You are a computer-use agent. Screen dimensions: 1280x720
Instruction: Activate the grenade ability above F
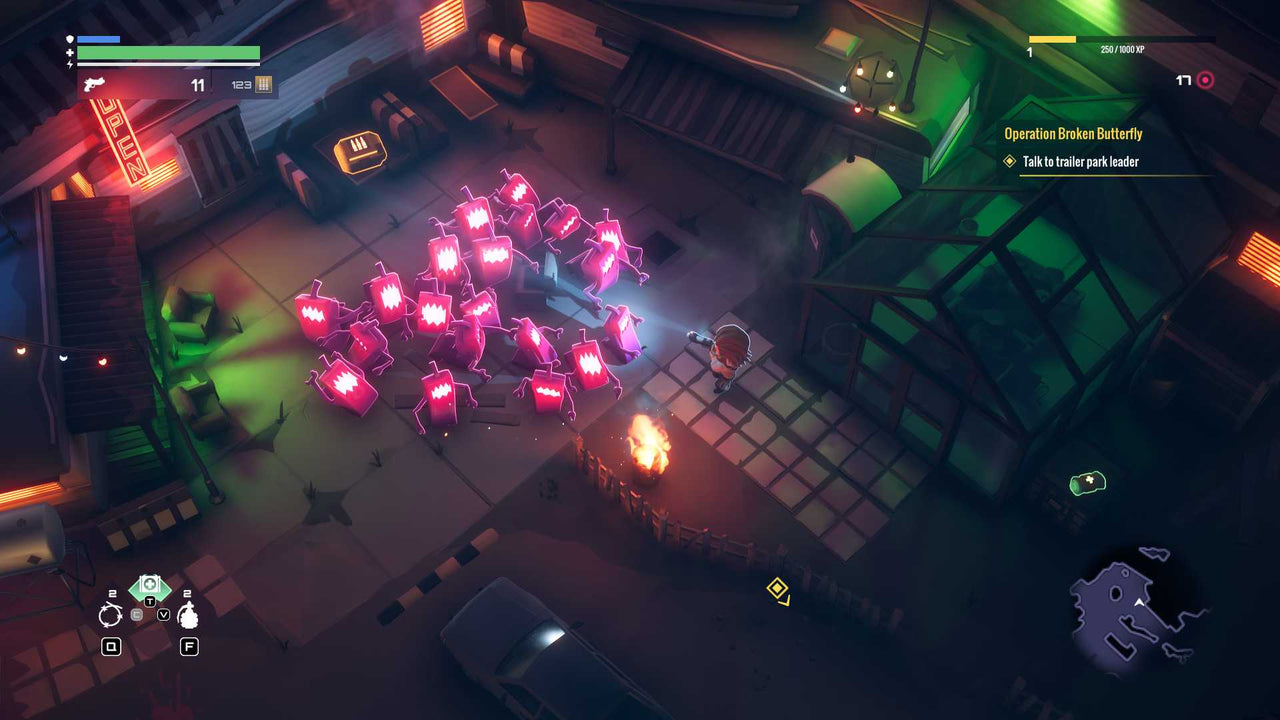188,615
